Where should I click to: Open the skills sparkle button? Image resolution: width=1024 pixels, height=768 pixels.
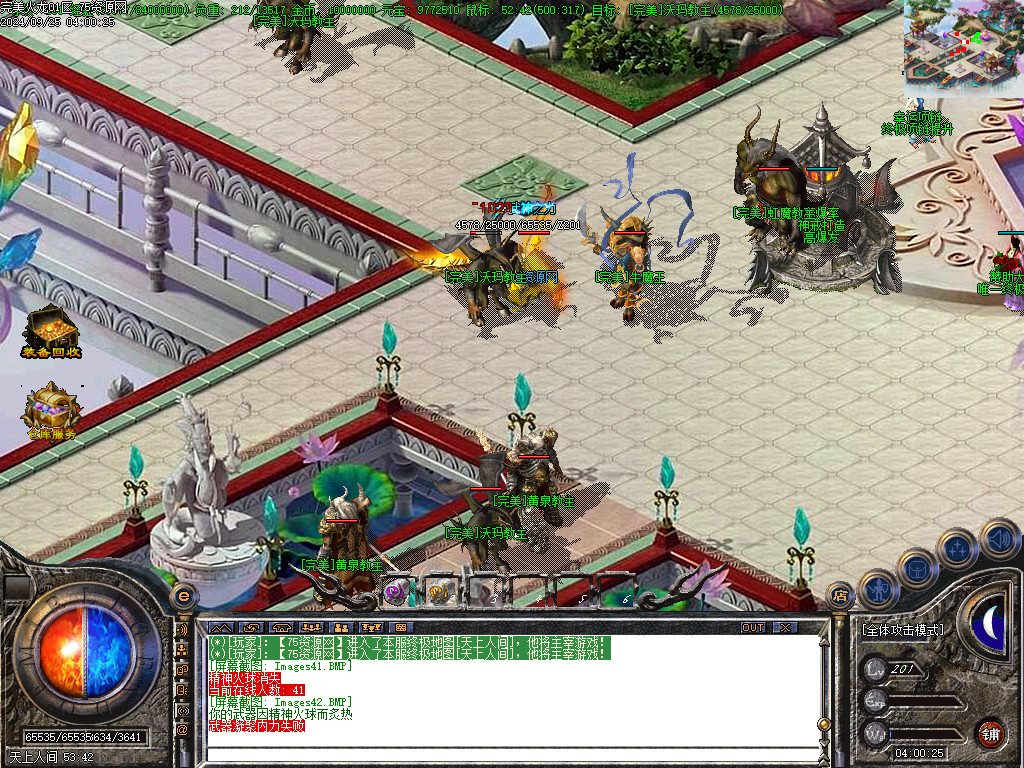(x=957, y=549)
